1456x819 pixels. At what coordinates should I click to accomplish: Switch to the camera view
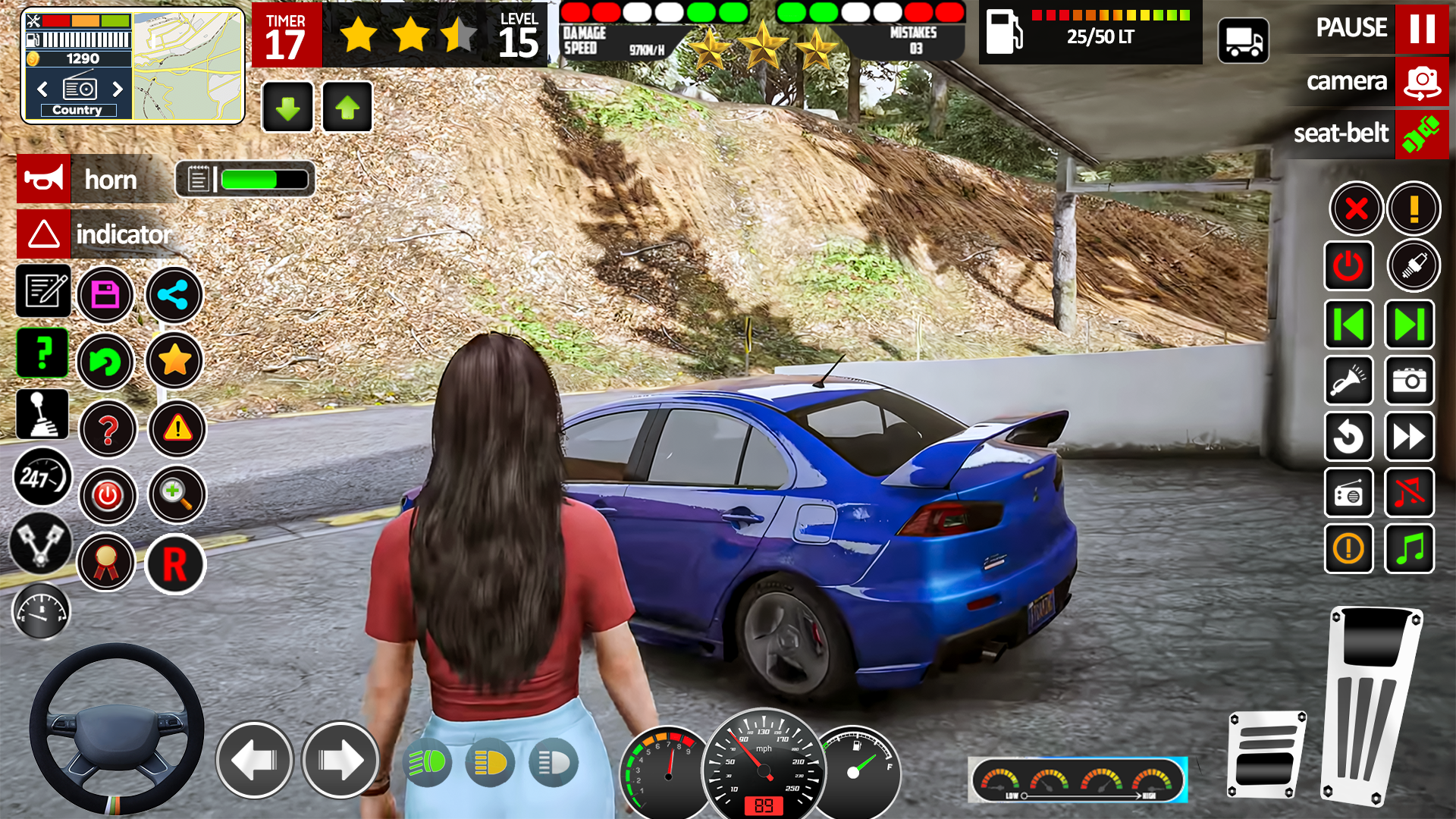1419,83
